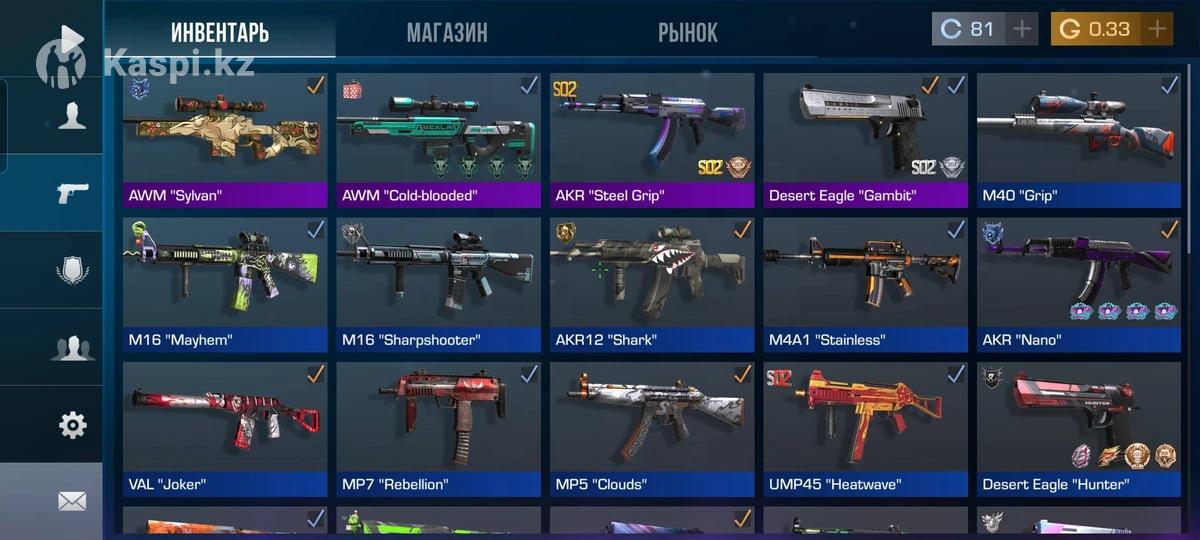The width and height of the screenshot is (1200, 540).
Task: Open the mail envelope icon
Action: click(72, 501)
